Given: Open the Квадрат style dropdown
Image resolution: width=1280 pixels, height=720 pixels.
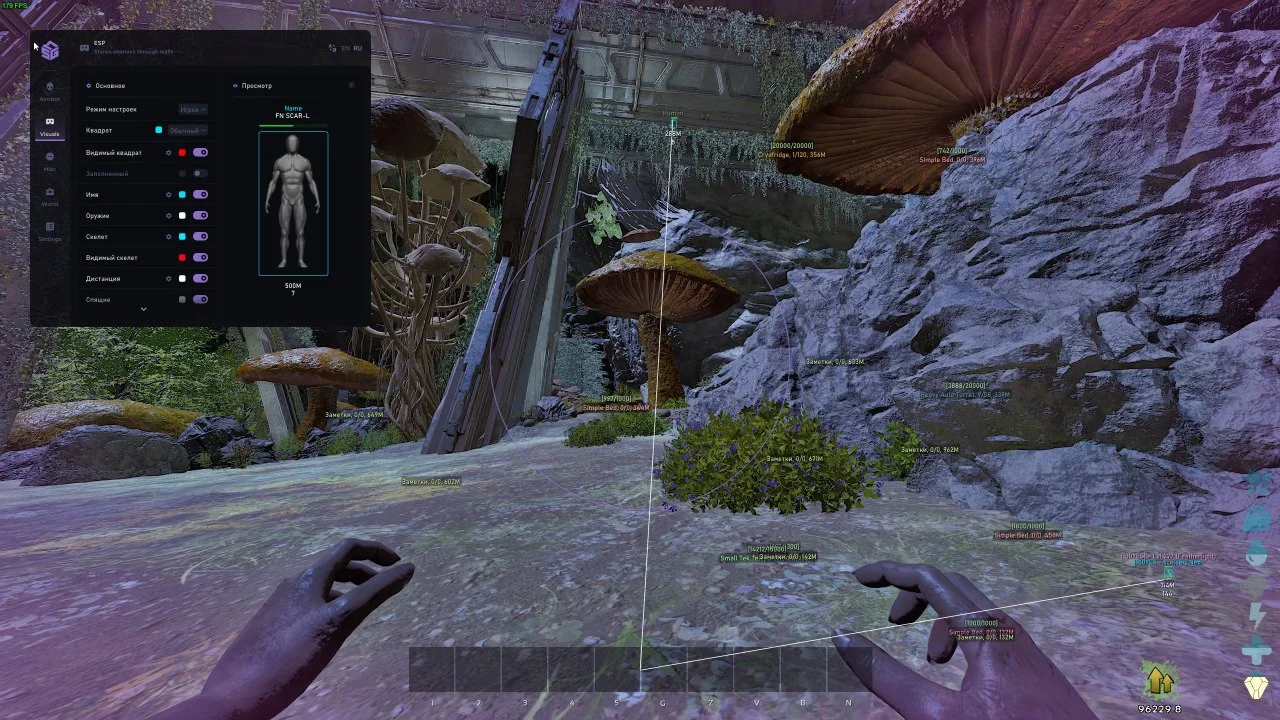Looking at the screenshot, I should pos(187,131).
